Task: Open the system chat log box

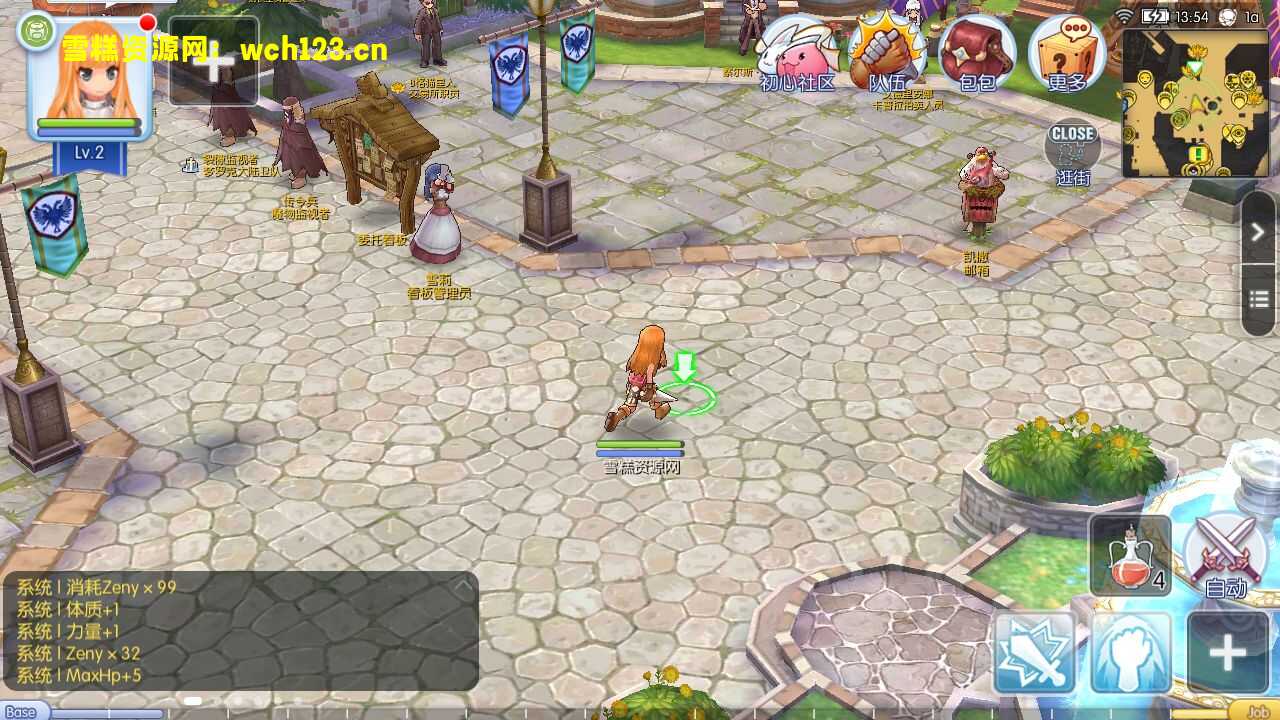Action: [240, 630]
